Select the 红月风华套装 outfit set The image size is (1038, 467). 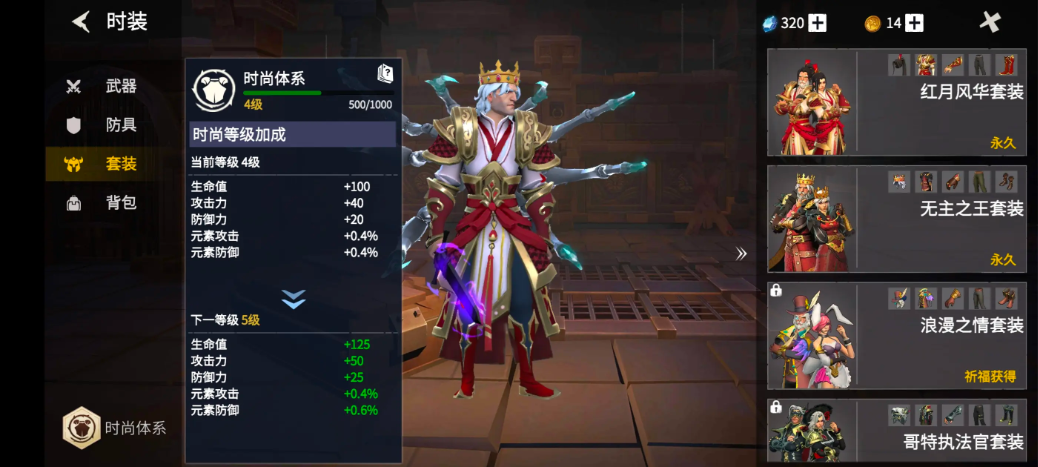click(896, 102)
